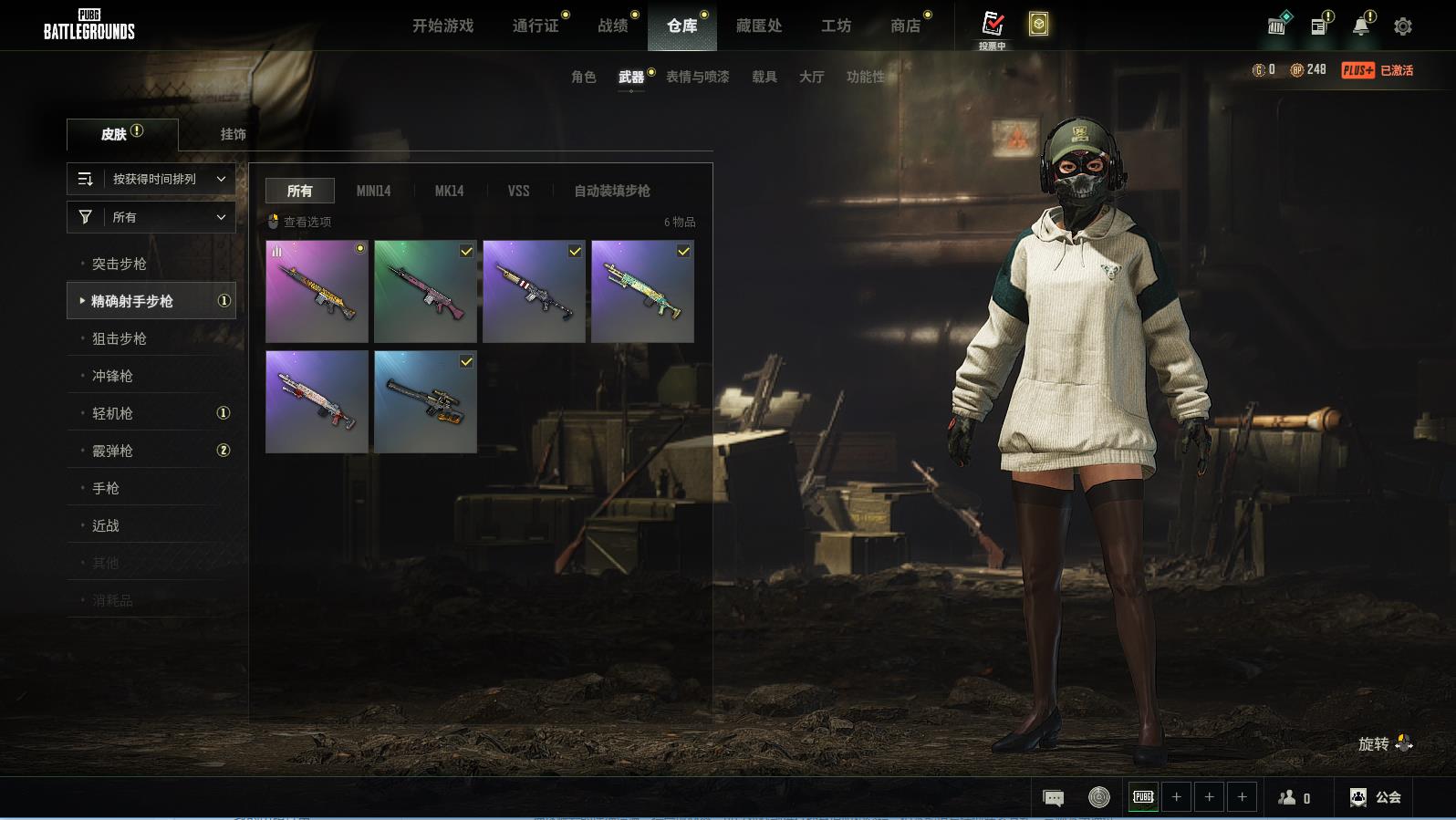Show the 霰弹枪 shotgun category

coord(113,451)
